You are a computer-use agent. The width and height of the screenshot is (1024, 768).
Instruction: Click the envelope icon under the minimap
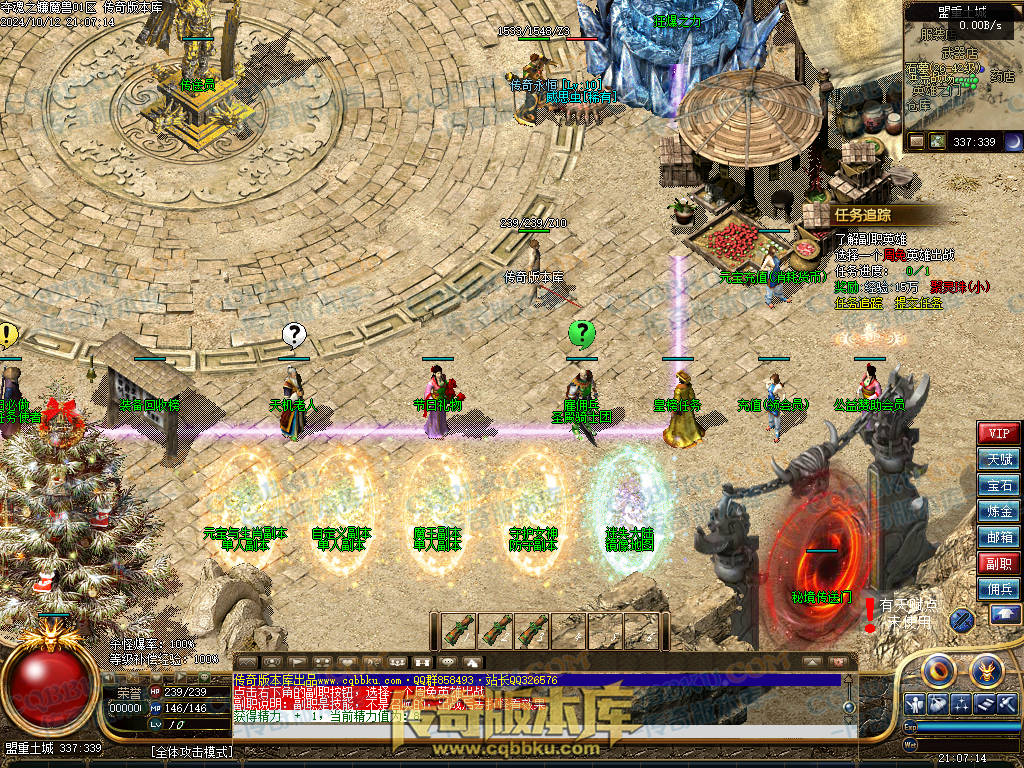click(x=916, y=142)
